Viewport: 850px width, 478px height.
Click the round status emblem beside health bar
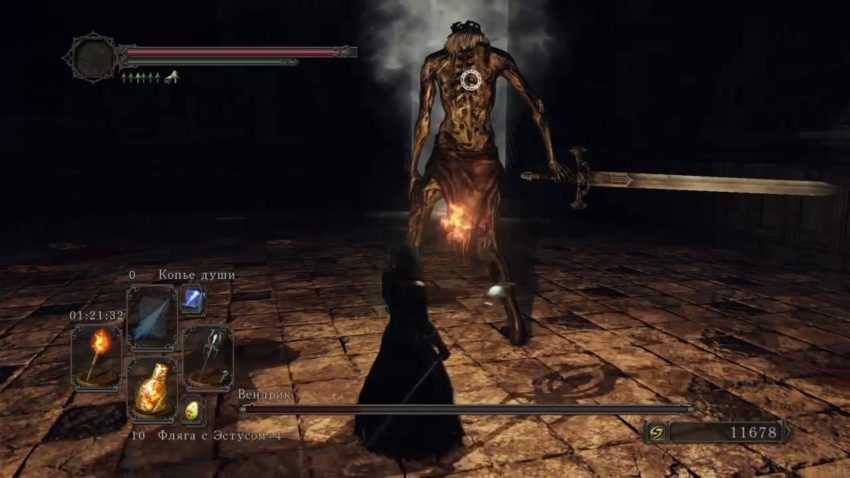[92, 57]
